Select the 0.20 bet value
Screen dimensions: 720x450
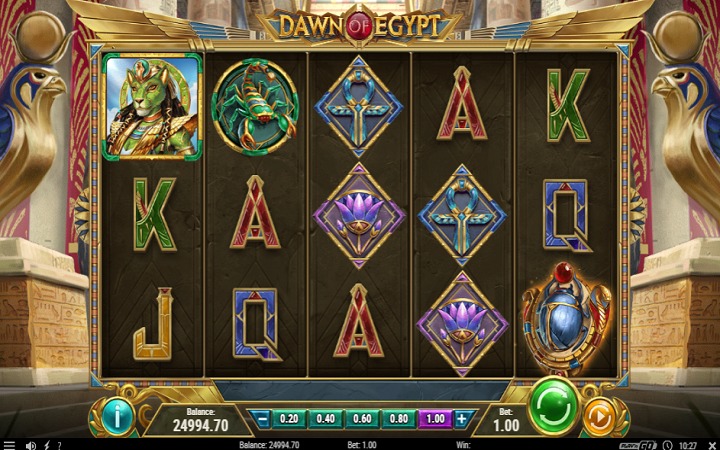pyautogui.click(x=290, y=419)
